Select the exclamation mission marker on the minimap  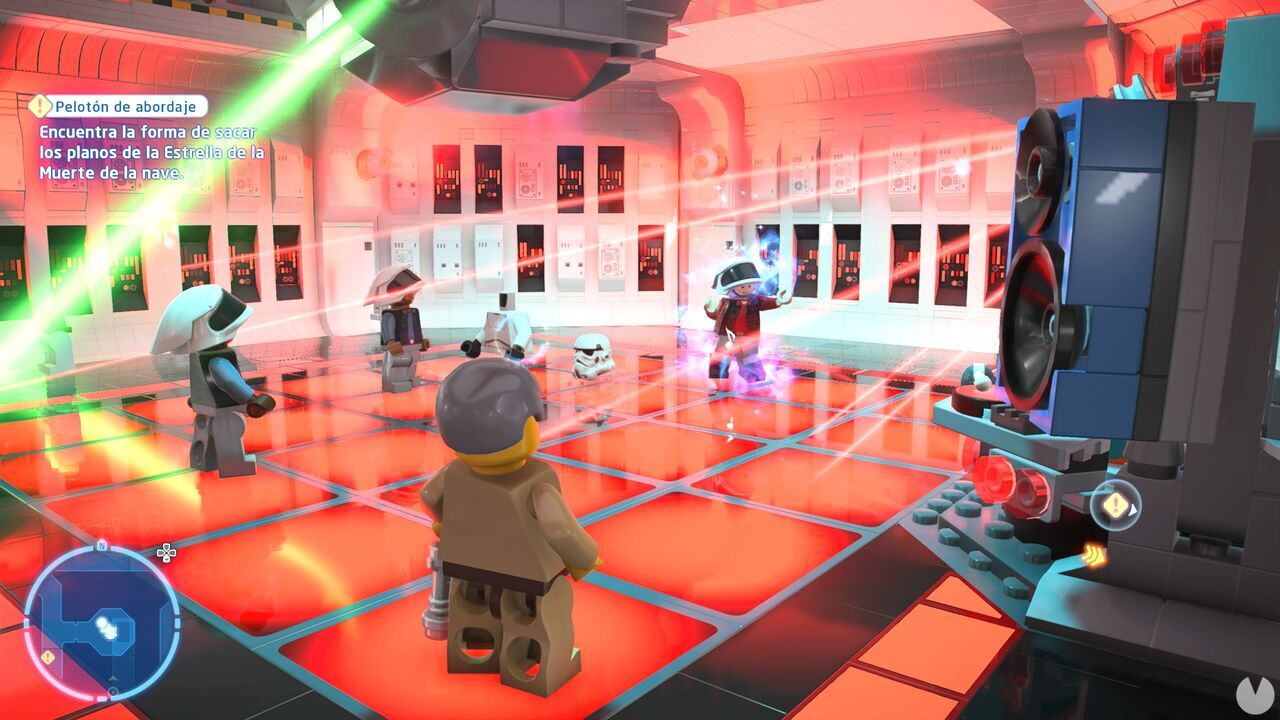(x=47, y=657)
